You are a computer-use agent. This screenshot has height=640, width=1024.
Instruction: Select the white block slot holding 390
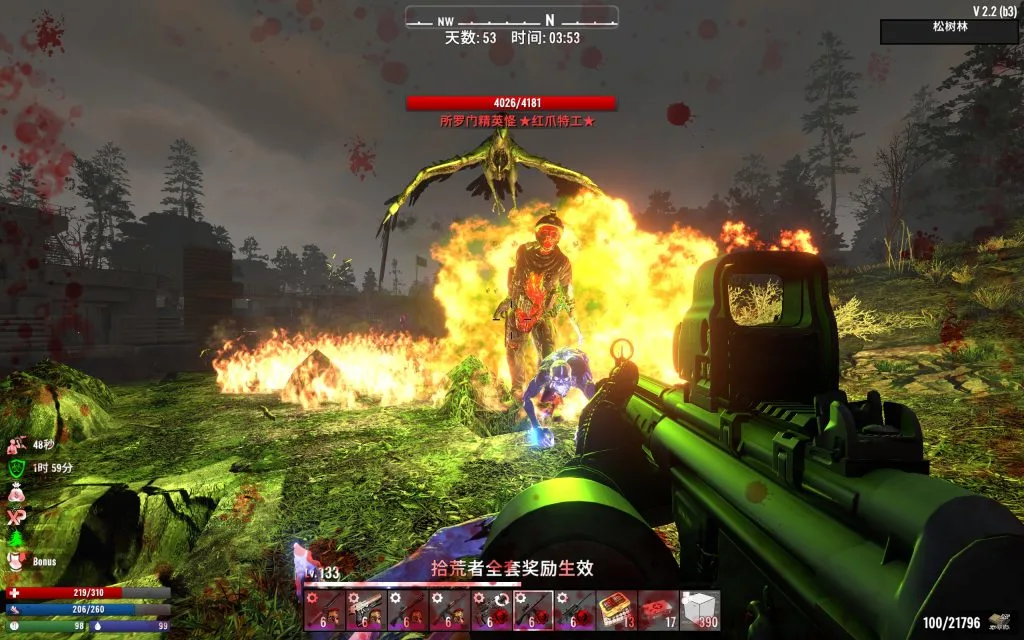pos(699,610)
